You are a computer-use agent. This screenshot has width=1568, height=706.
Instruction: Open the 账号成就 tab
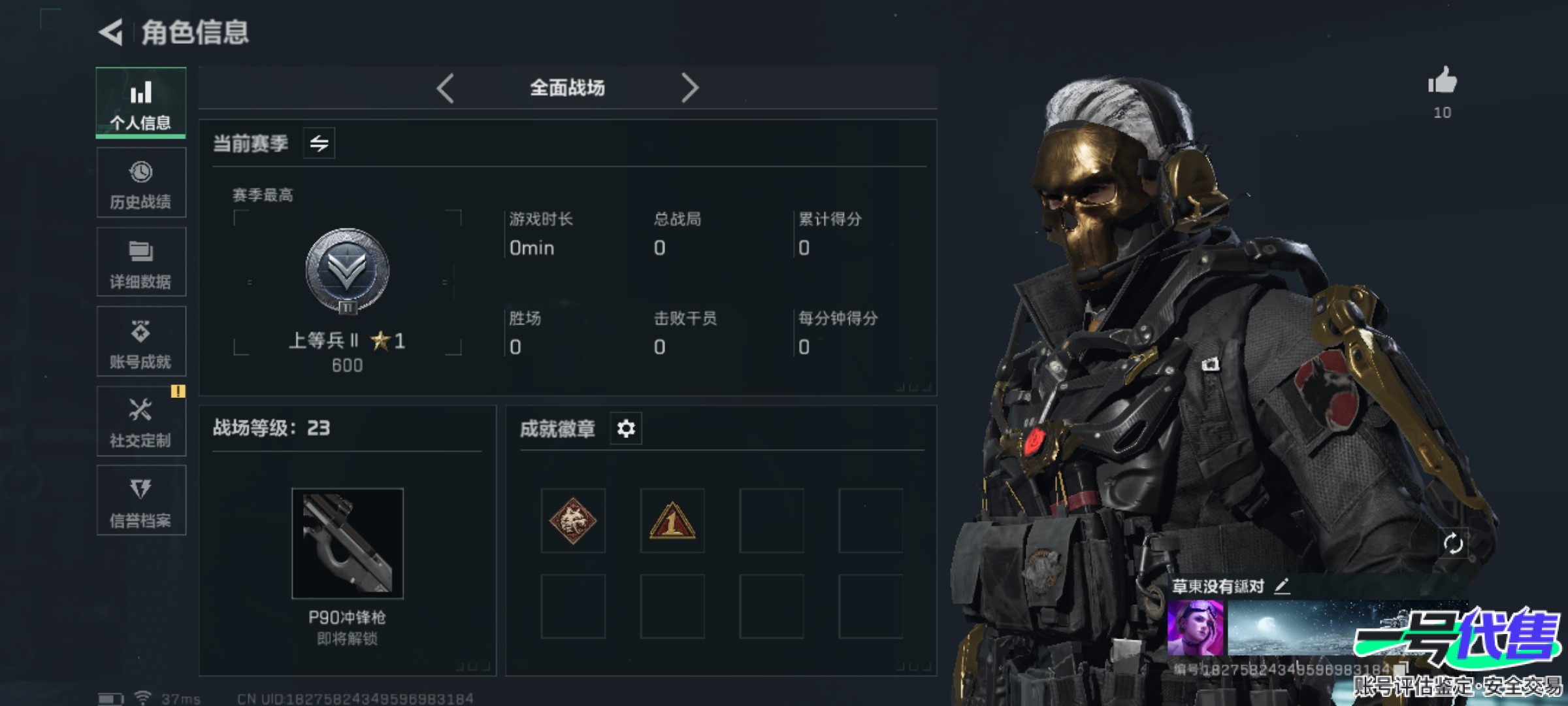(141, 342)
